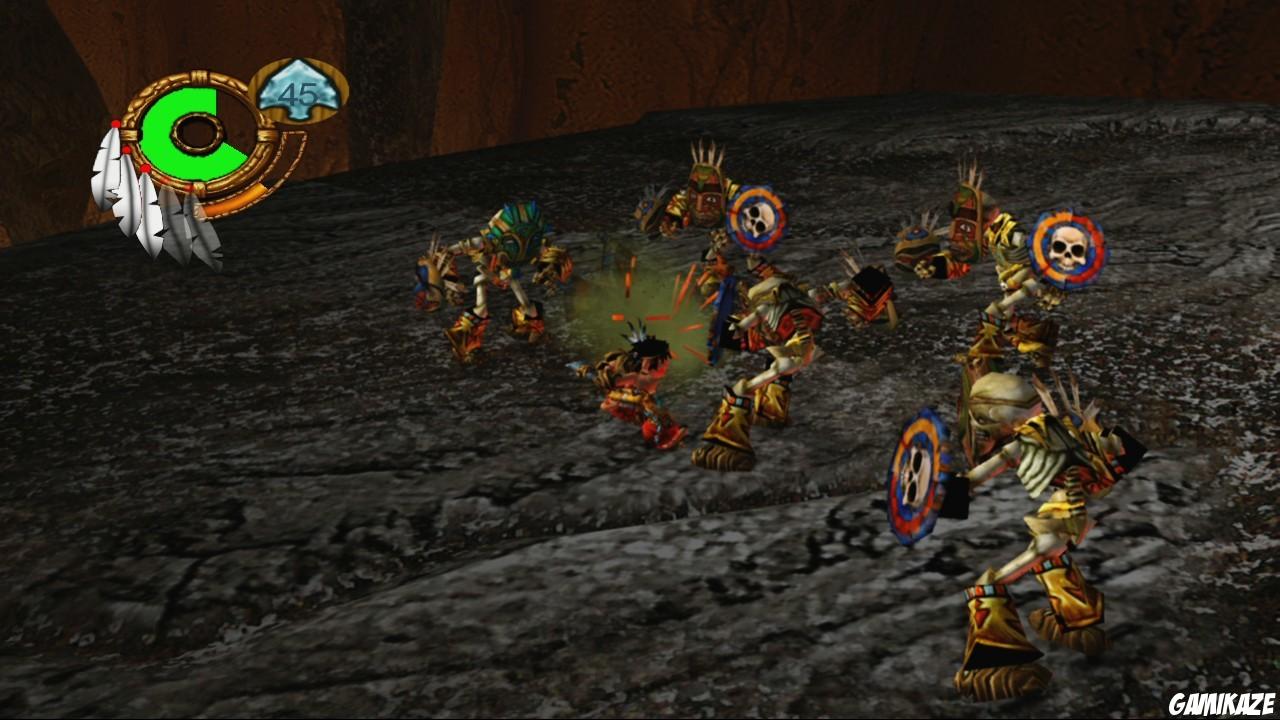Image resolution: width=1280 pixels, height=720 pixels.
Task: Click the red bead attaching the top feather
Action: tap(116, 123)
